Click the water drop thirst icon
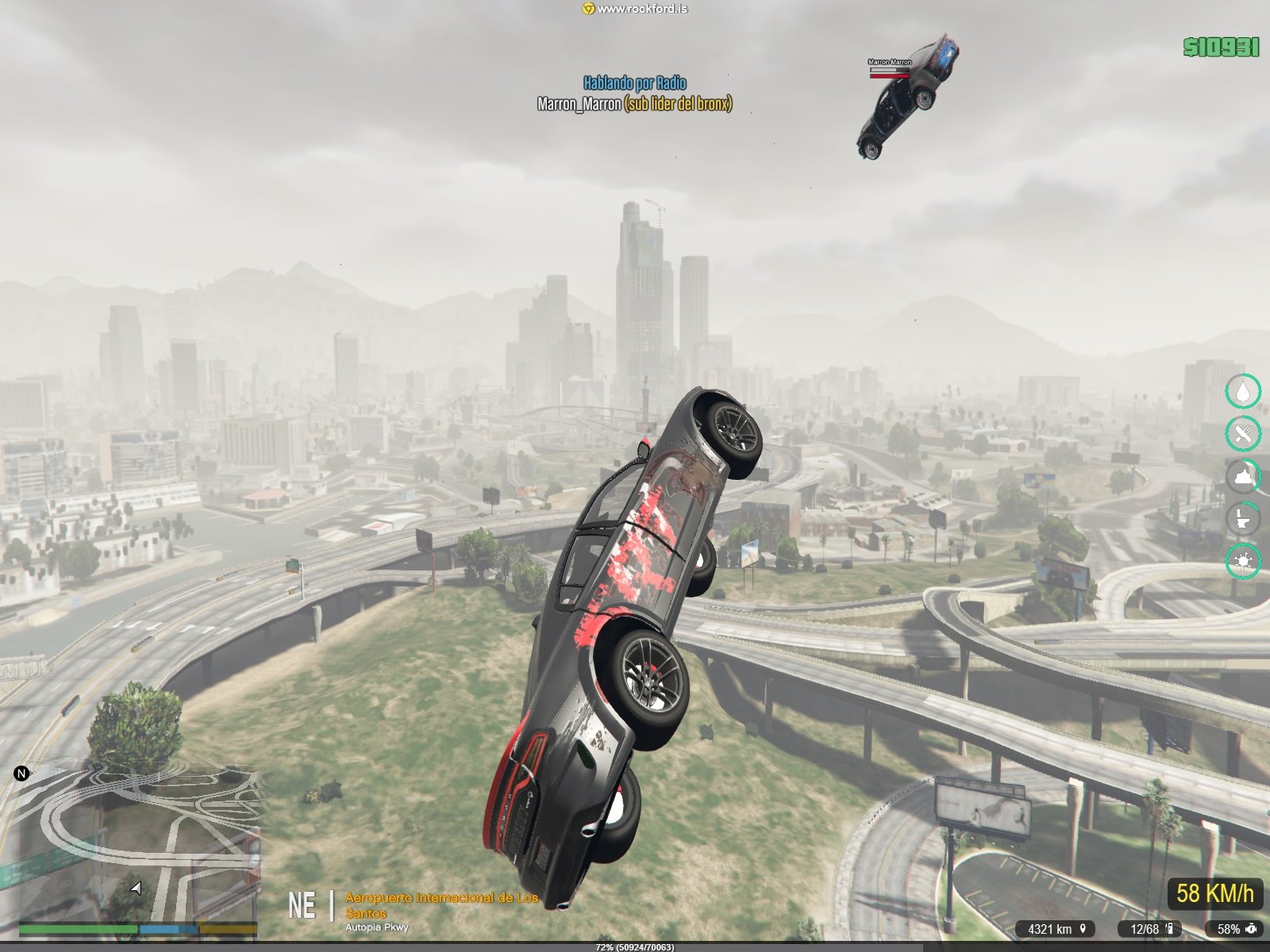This screenshot has height=952, width=1270. click(x=1243, y=391)
